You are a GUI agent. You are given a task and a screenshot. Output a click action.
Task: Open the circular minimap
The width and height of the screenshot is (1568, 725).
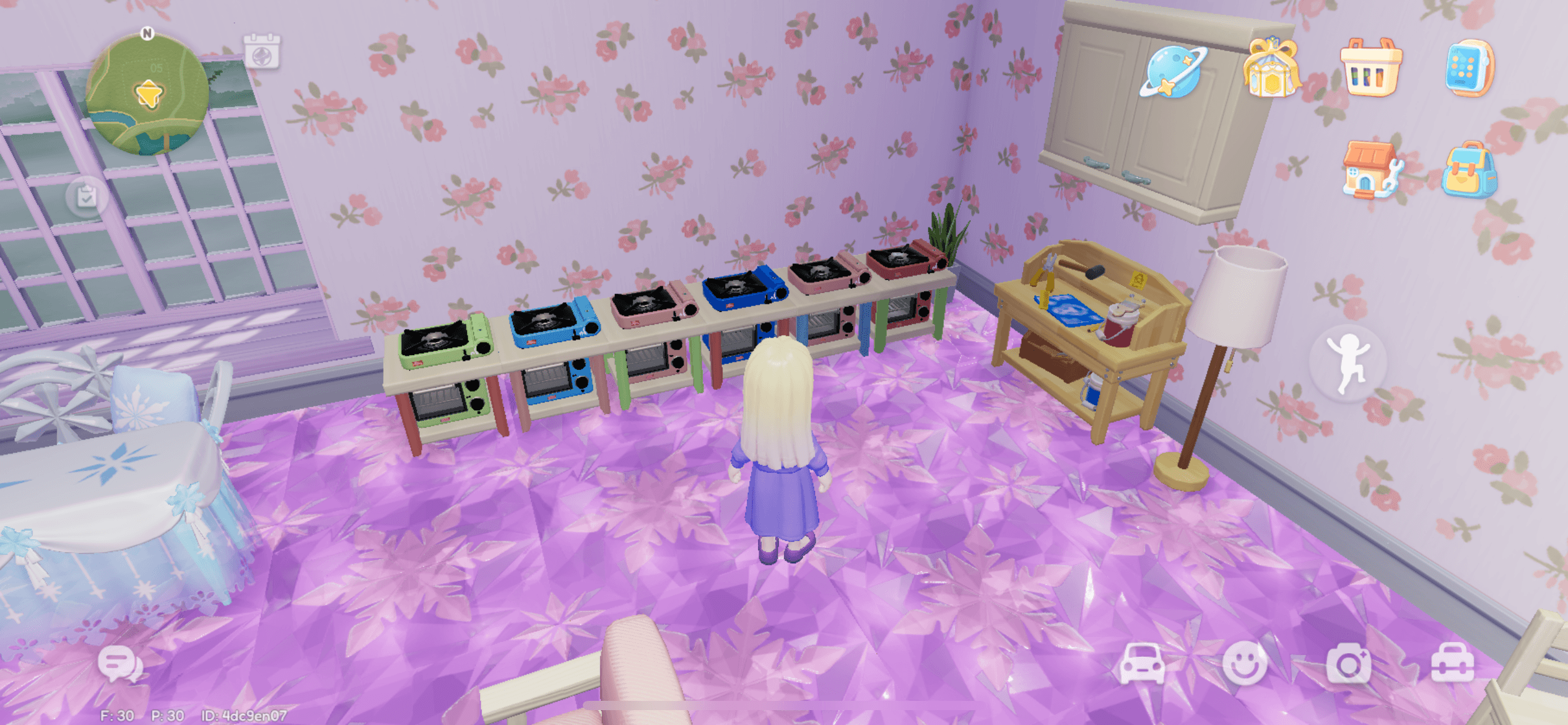point(147,94)
